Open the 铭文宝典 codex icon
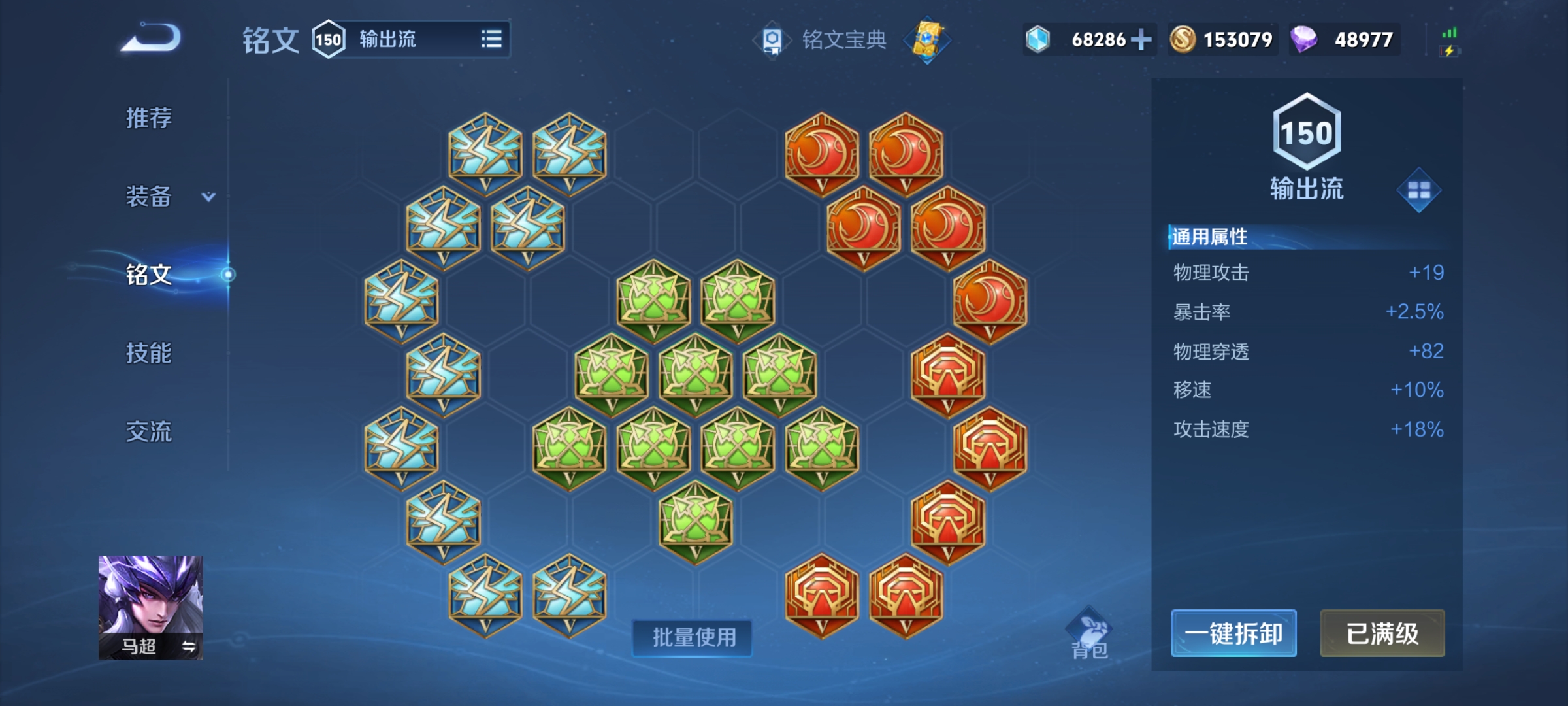The height and width of the screenshot is (706, 1568). [x=774, y=39]
